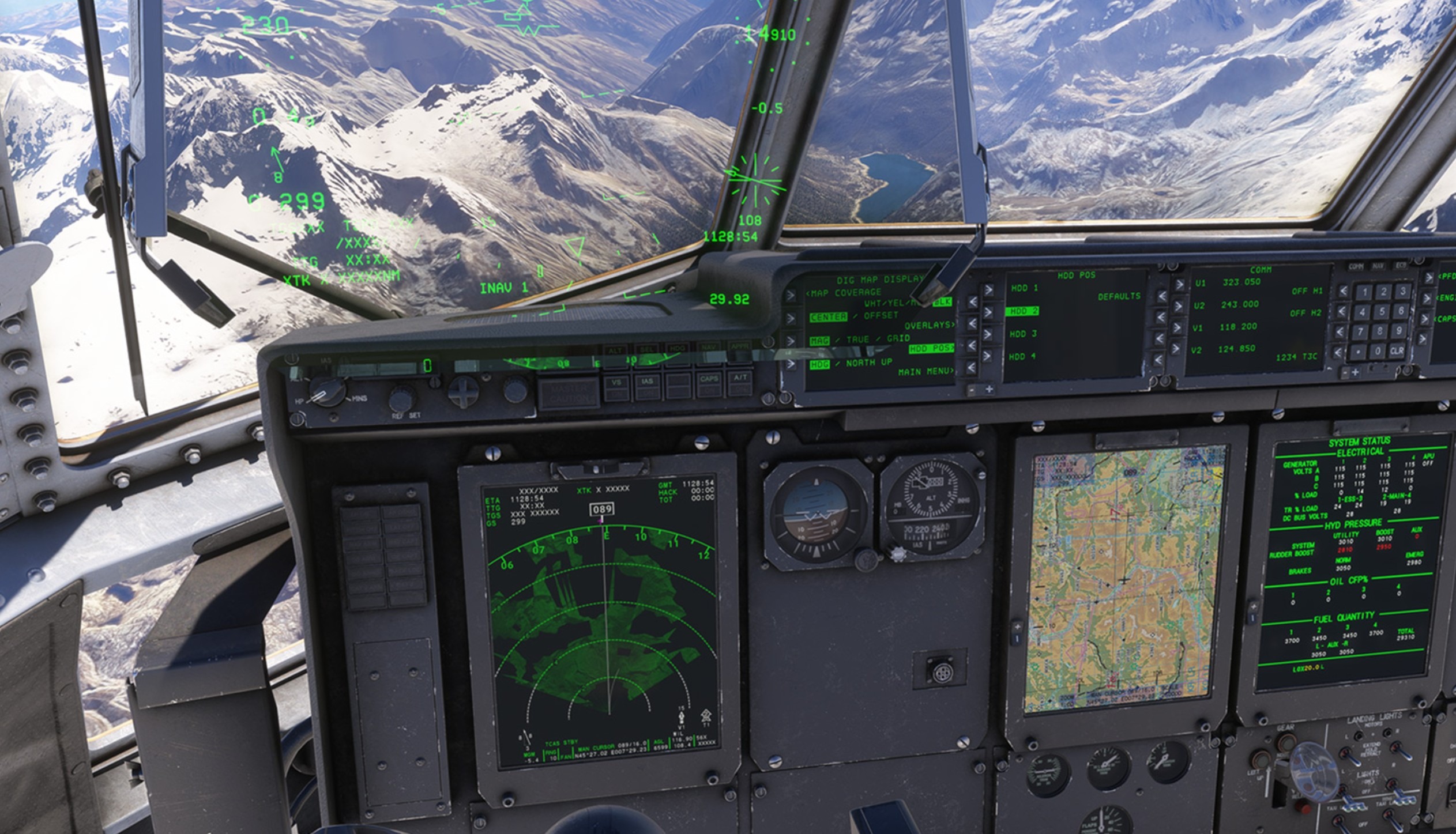Choose HDD 4 on the HDD POS page

pos(988,357)
